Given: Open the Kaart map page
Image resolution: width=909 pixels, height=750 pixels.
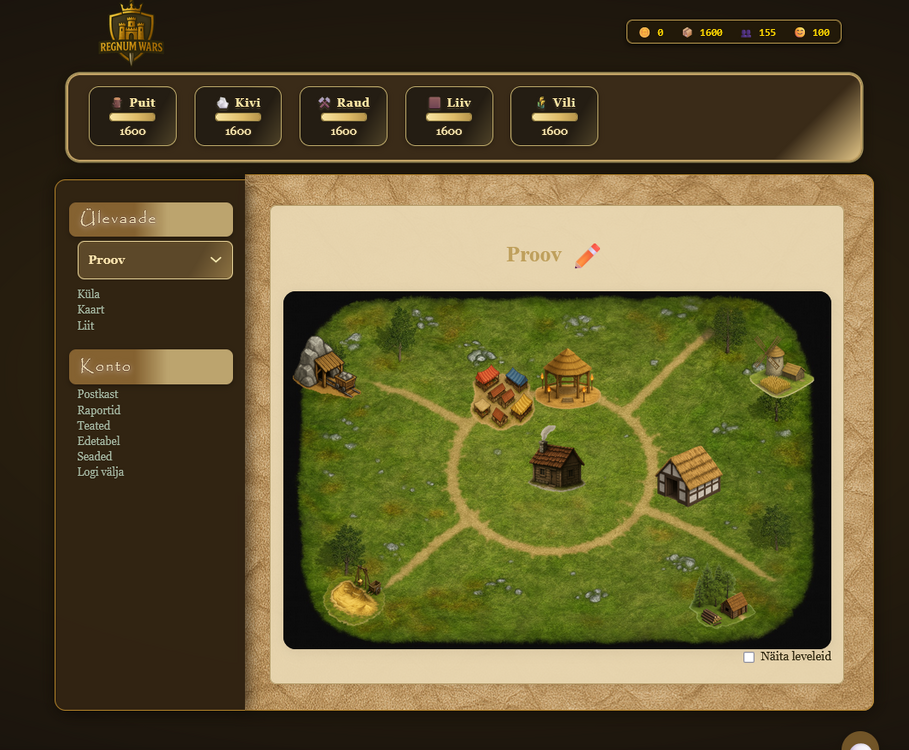Looking at the screenshot, I should (91, 310).
